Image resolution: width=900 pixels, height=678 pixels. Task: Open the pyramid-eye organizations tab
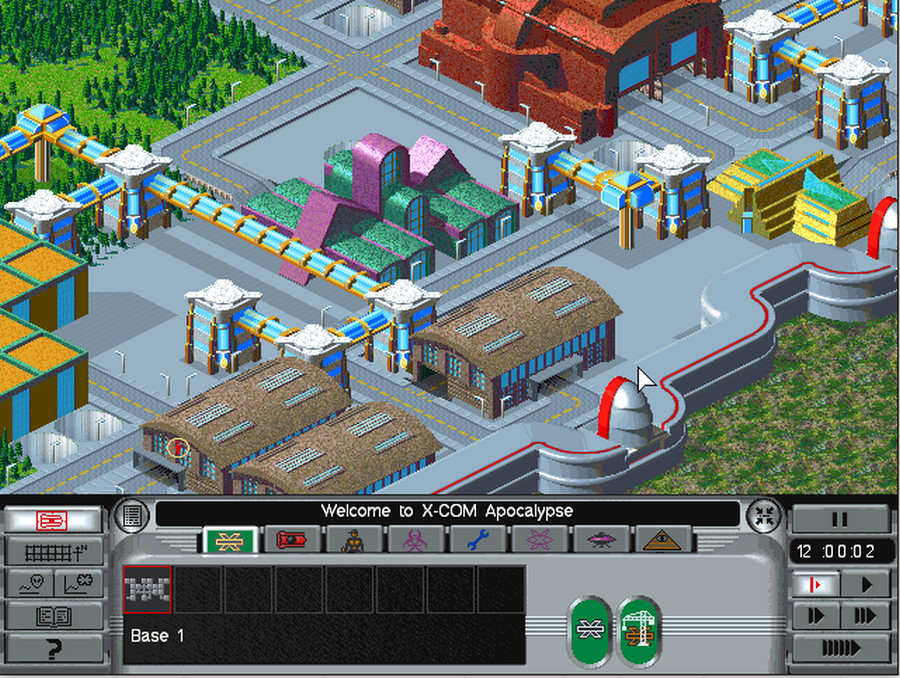pyautogui.click(x=663, y=541)
